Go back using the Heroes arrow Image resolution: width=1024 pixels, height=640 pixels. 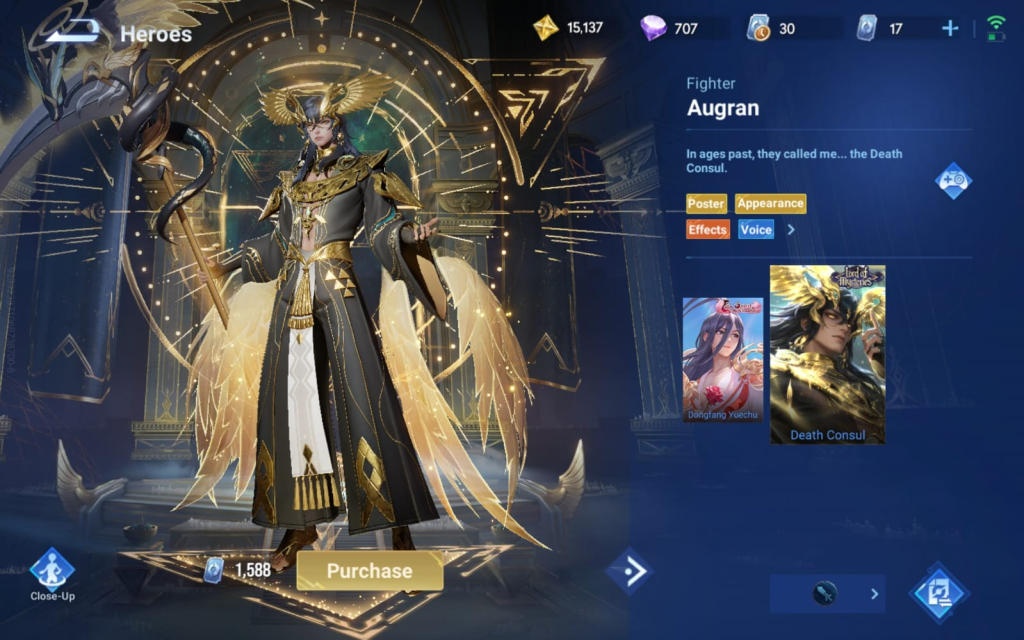[74, 32]
